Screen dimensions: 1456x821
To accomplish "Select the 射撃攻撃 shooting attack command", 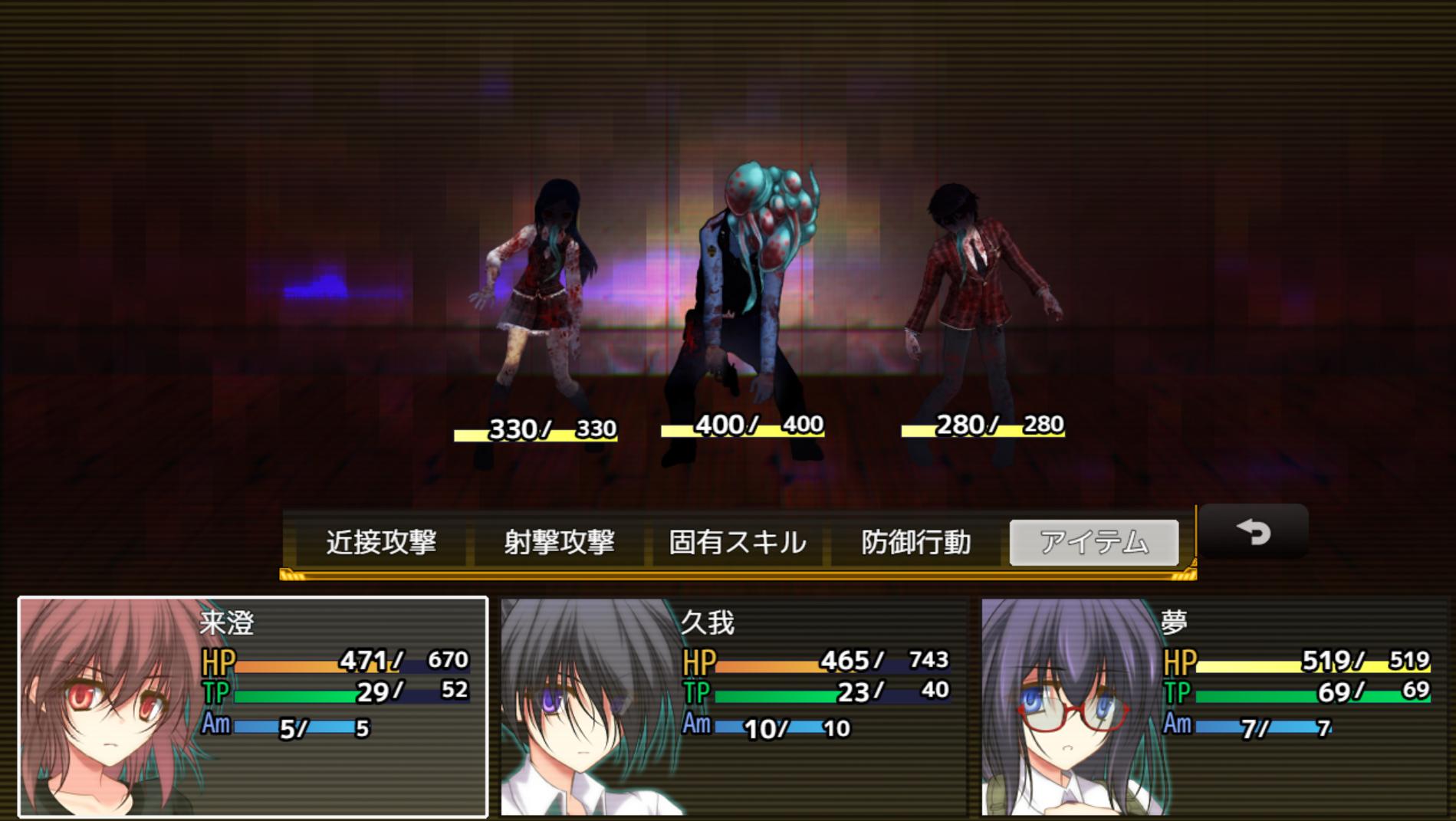I will point(559,542).
